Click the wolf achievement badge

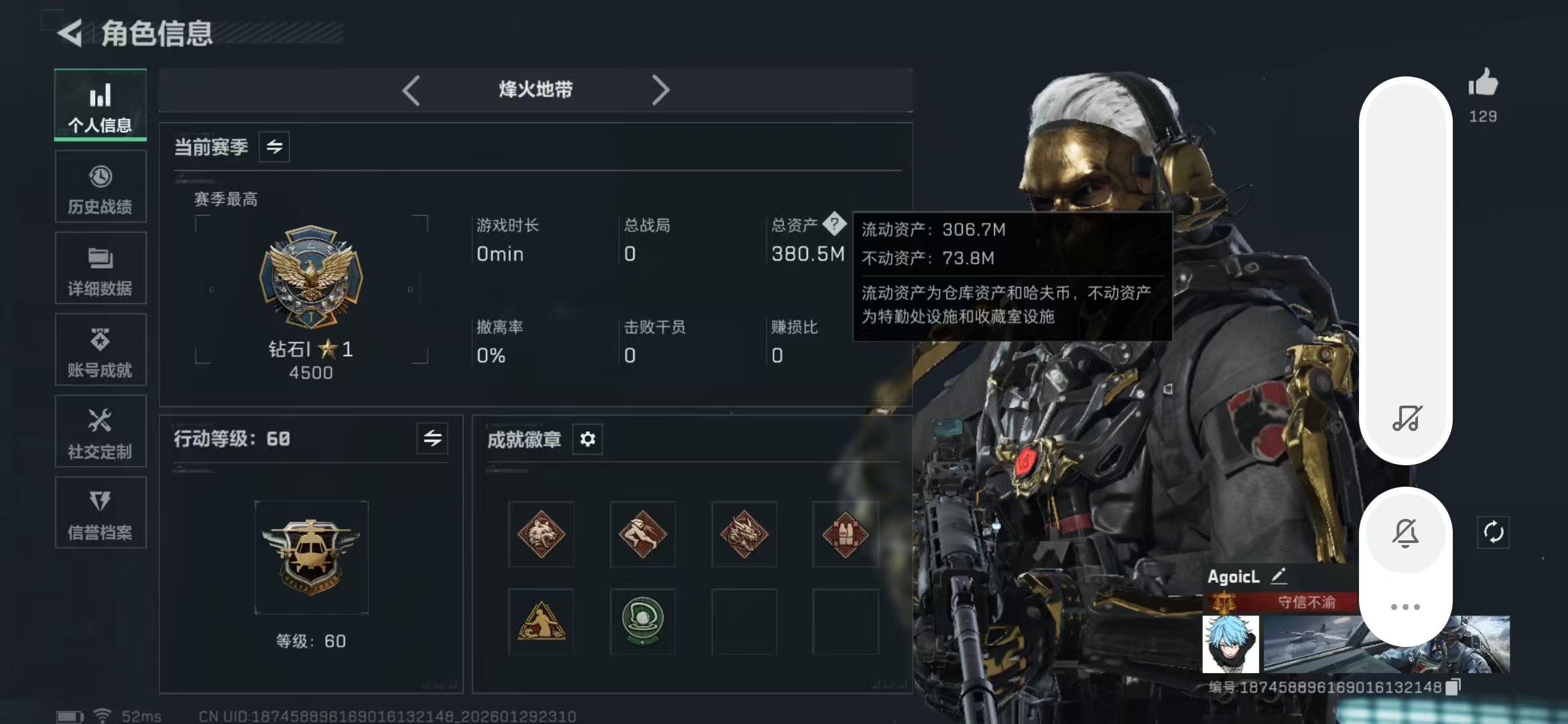(541, 534)
